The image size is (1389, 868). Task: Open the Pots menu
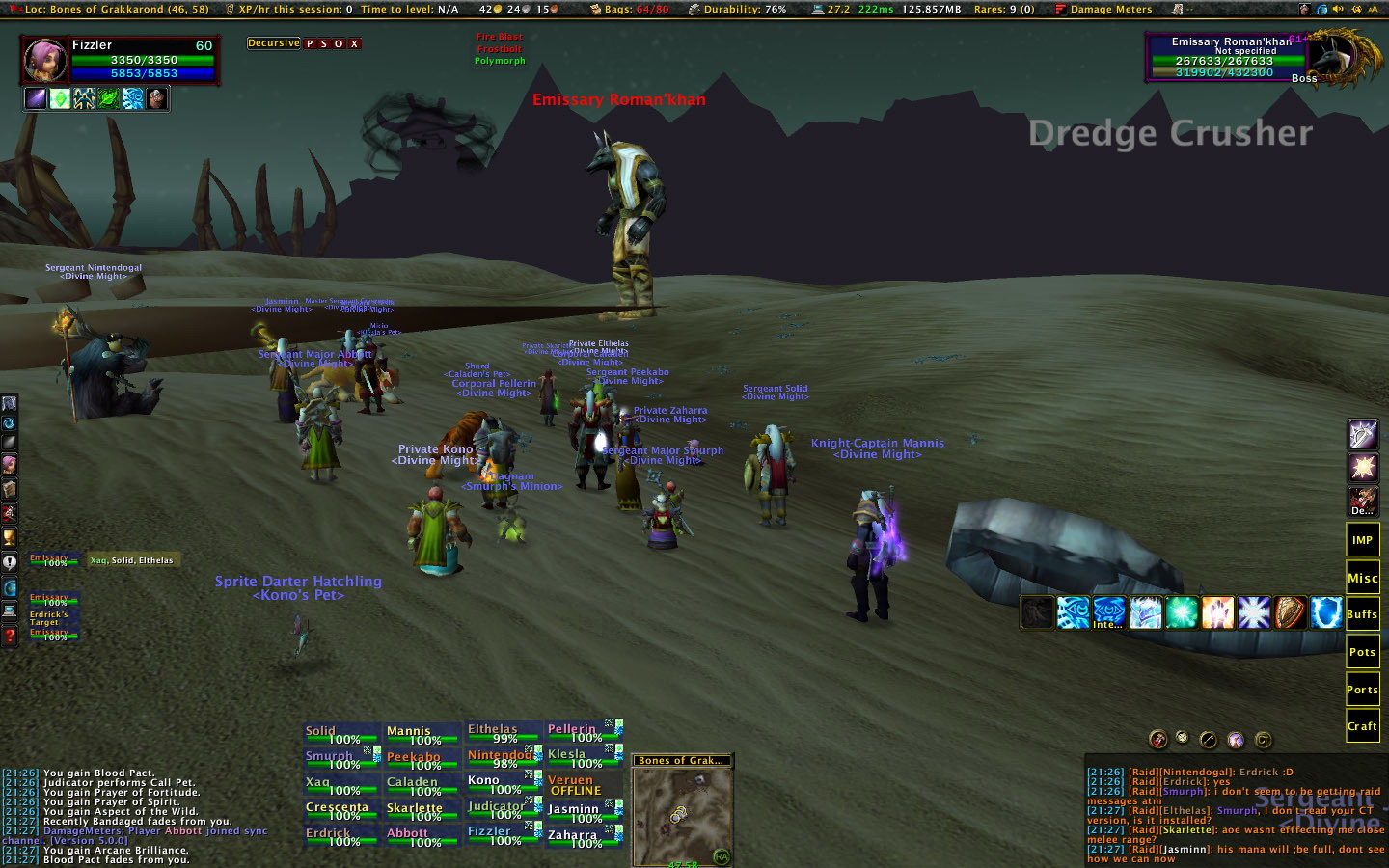tap(1362, 652)
